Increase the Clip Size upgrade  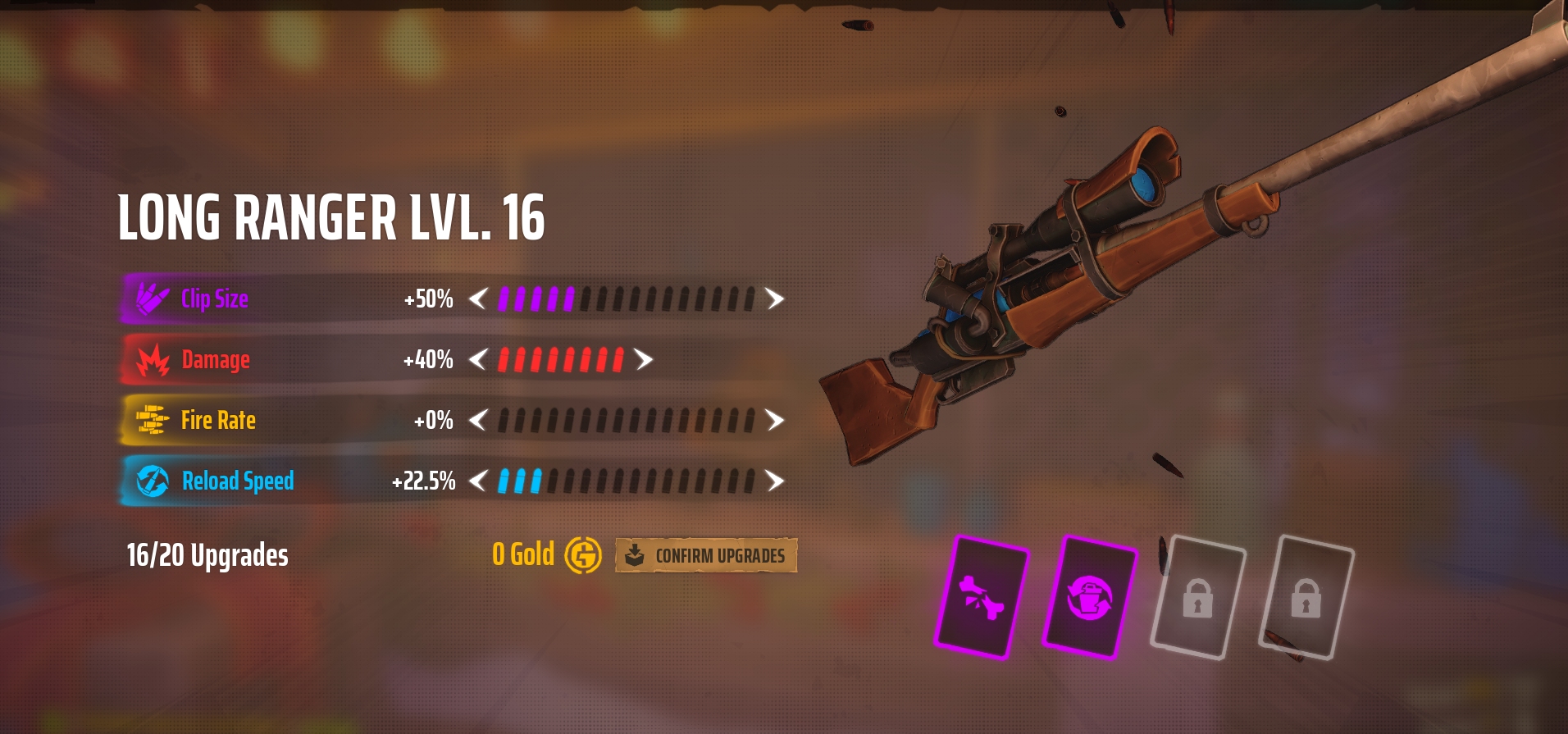point(774,299)
